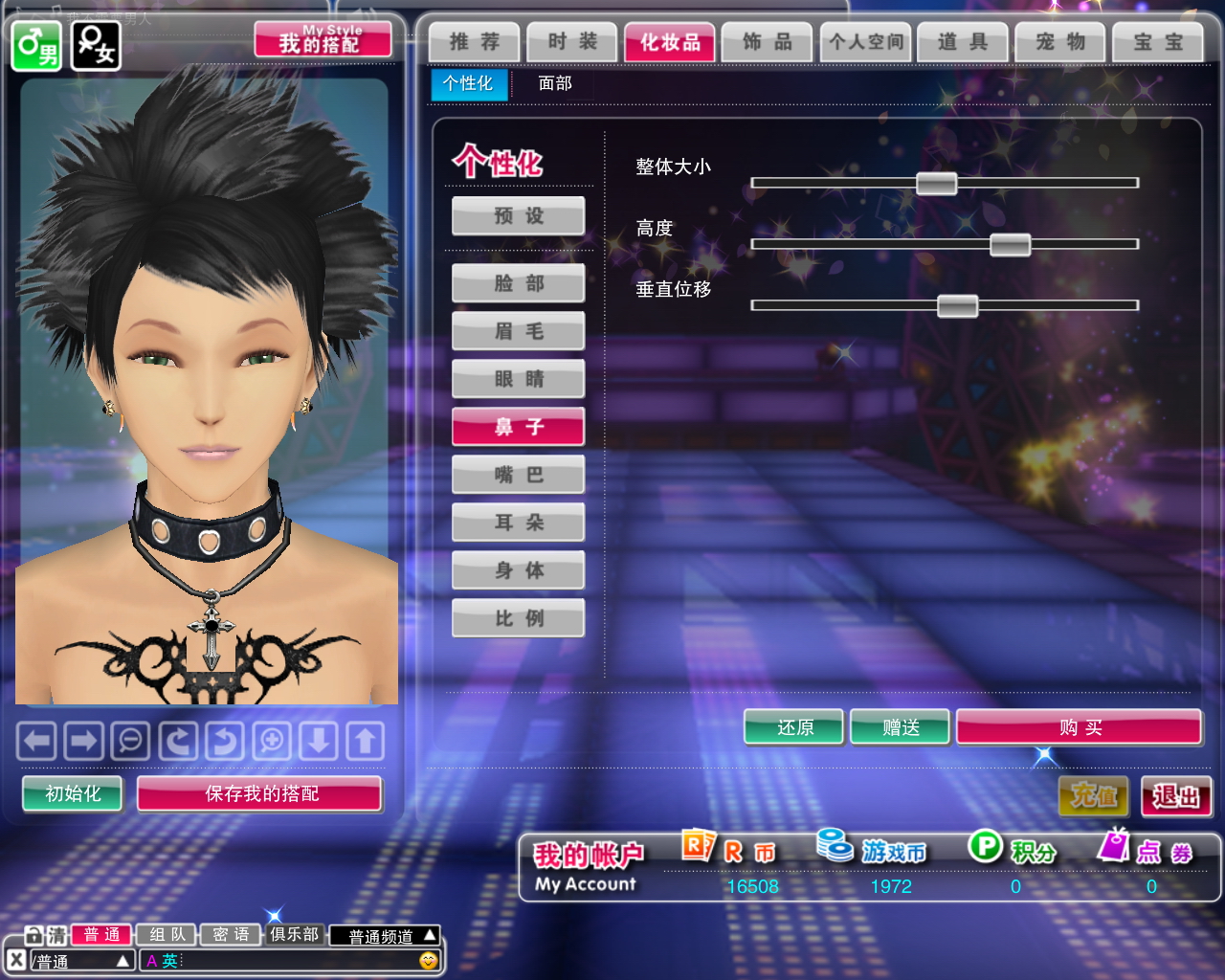Click the 垂直位移 vertical offset slider handle
Image resolution: width=1225 pixels, height=980 pixels.
coord(957,305)
